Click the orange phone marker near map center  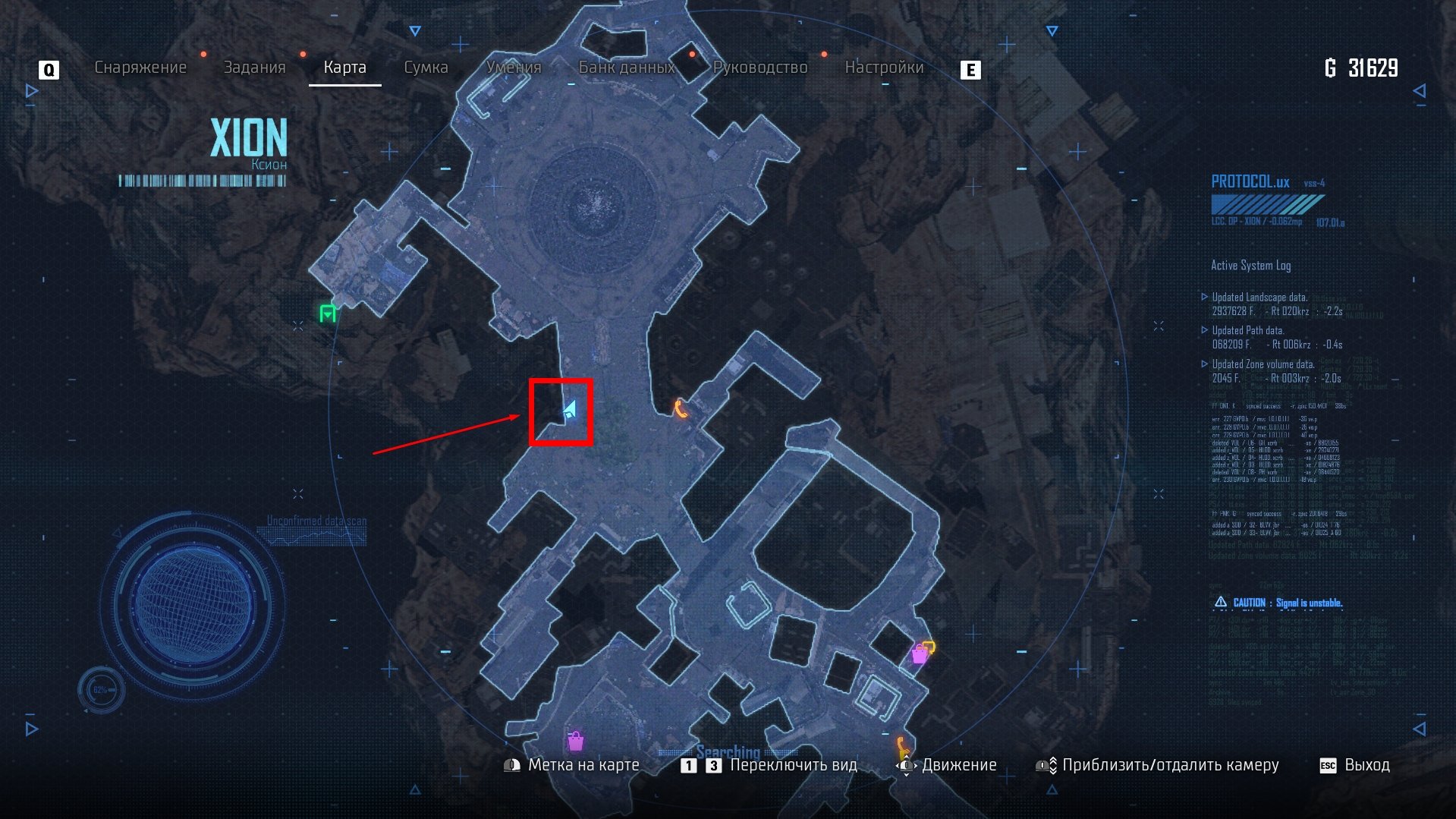point(681,409)
